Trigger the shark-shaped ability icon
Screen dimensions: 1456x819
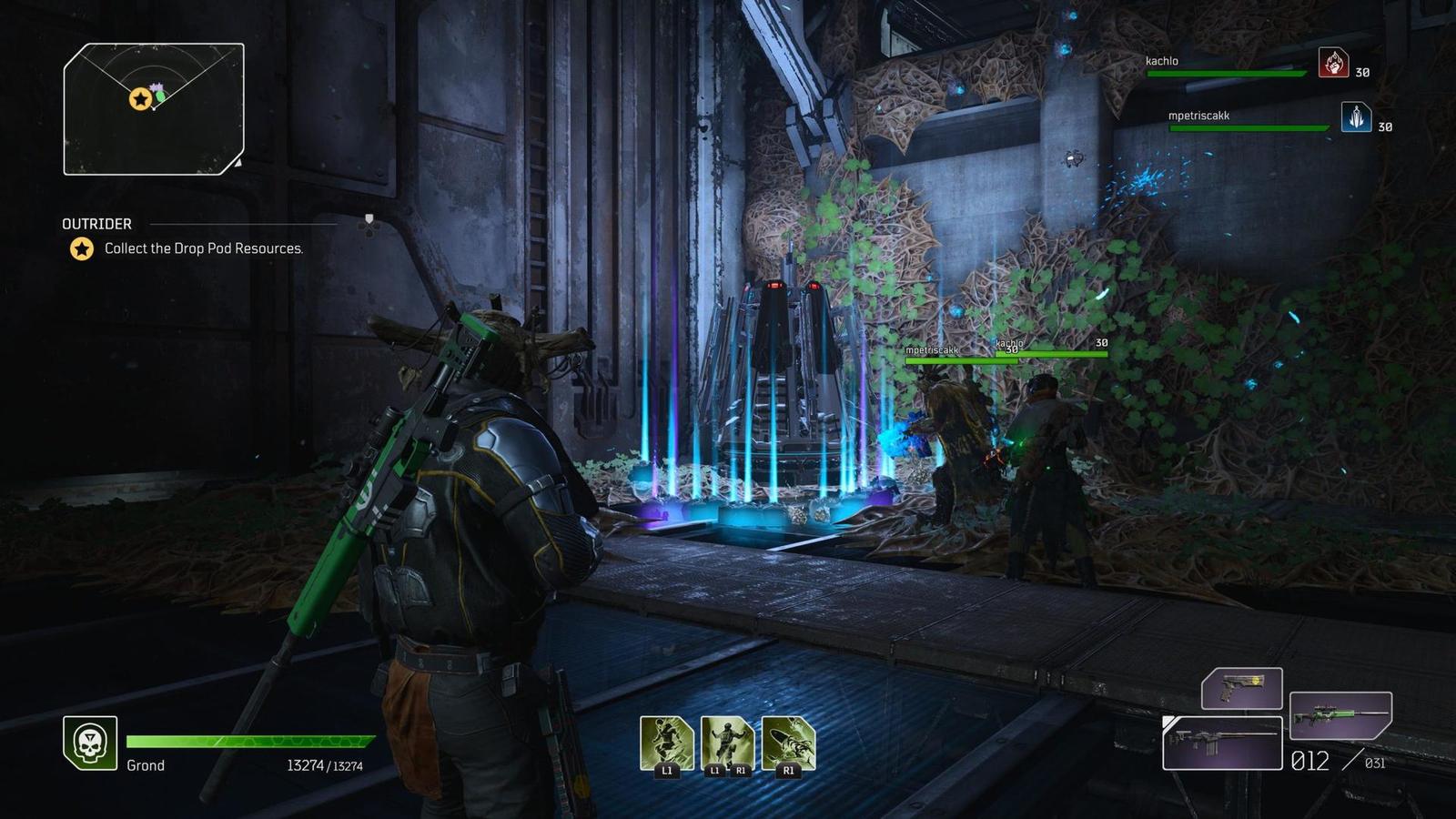pos(788,743)
